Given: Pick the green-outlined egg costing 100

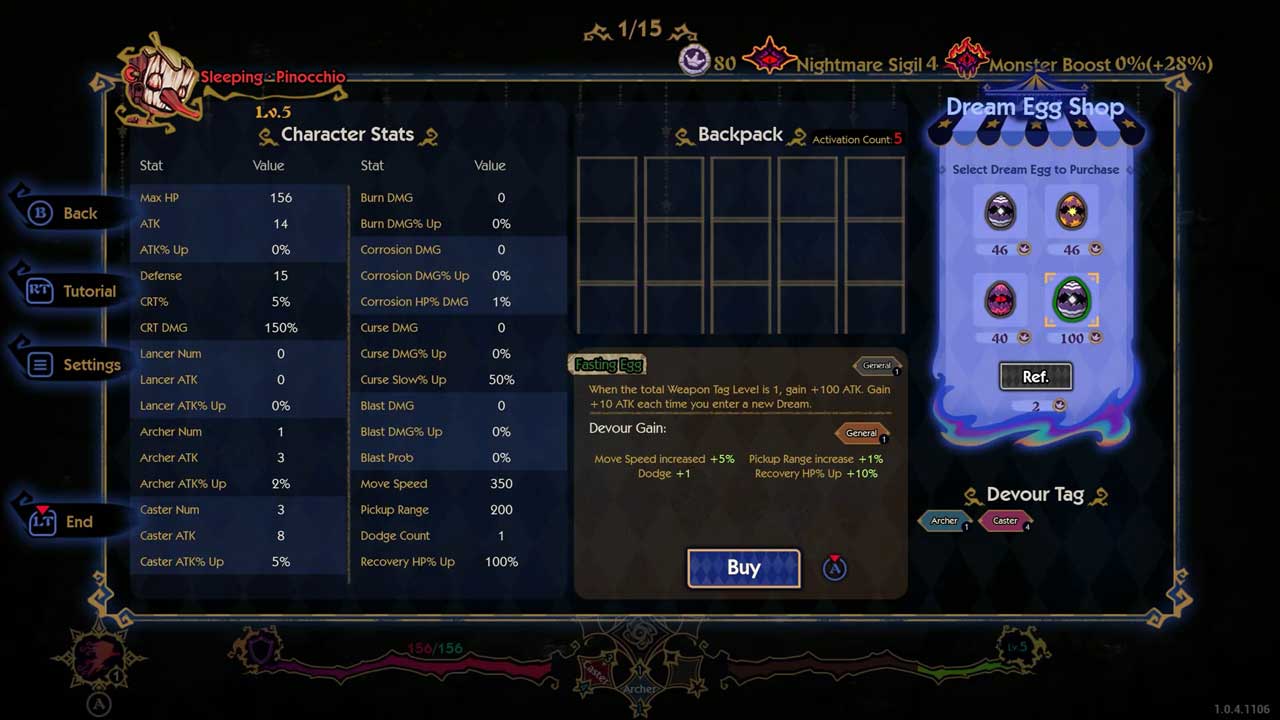Looking at the screenshot, I should [x=1071, y=300].
